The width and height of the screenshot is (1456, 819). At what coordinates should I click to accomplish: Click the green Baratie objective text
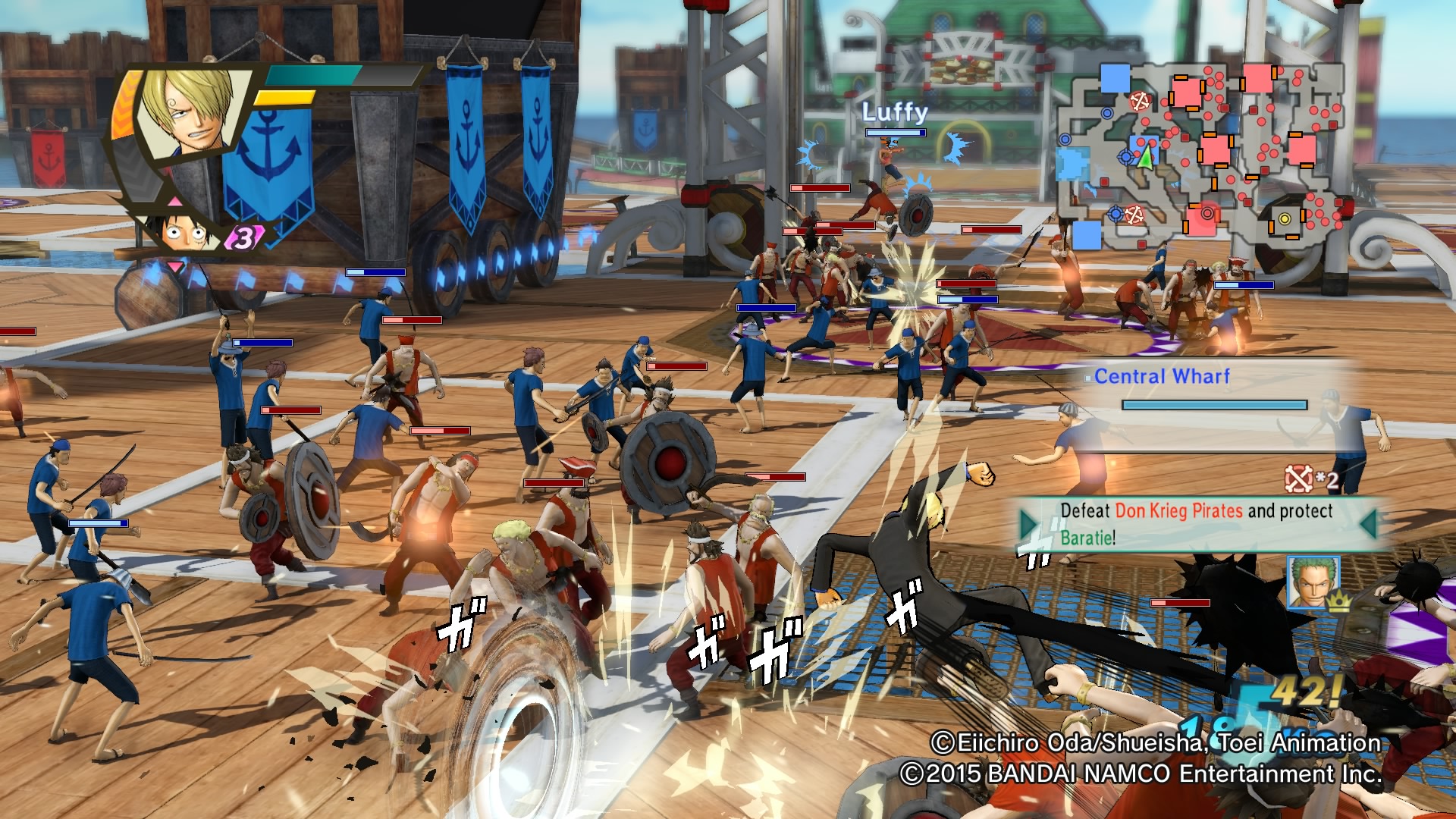(1087, 538)
